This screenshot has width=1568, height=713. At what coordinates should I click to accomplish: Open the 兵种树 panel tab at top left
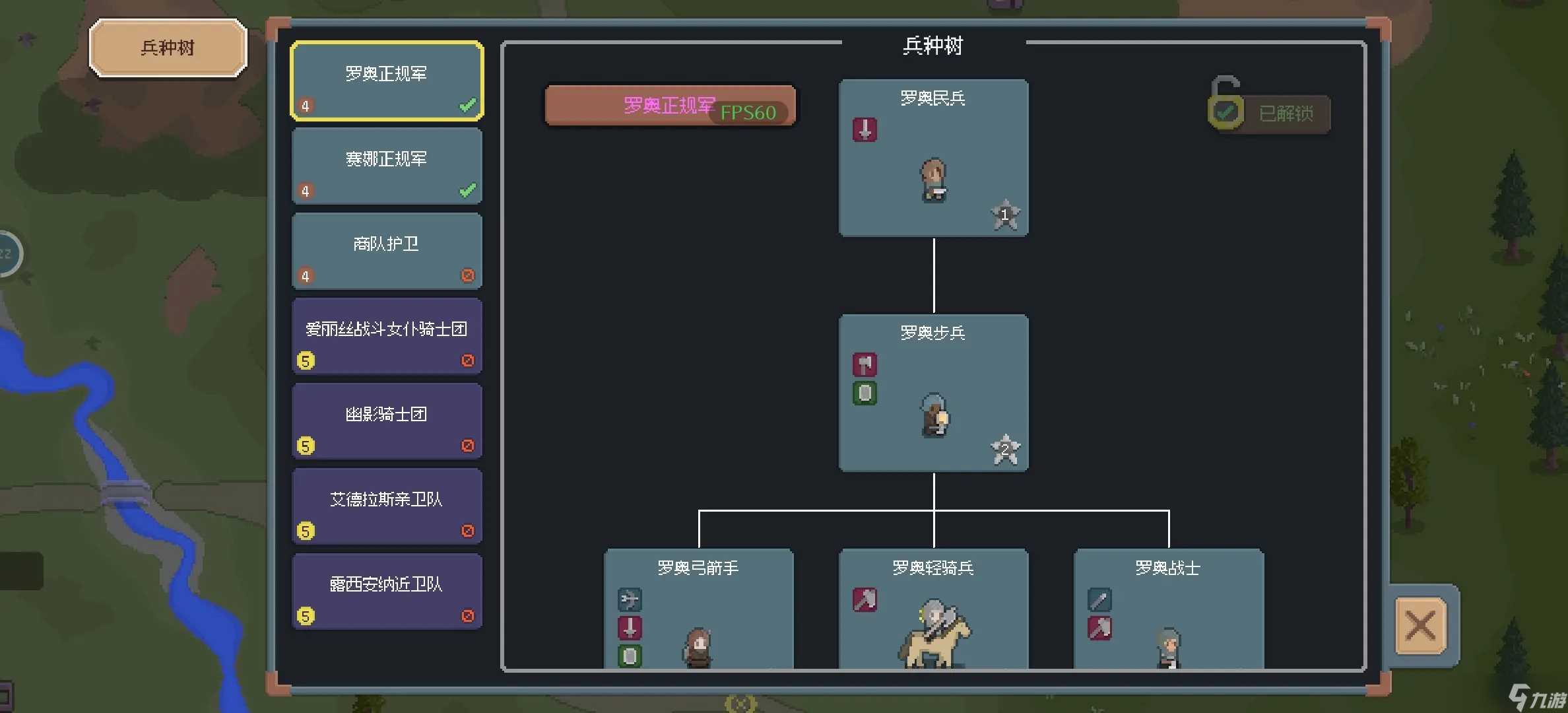168,47
